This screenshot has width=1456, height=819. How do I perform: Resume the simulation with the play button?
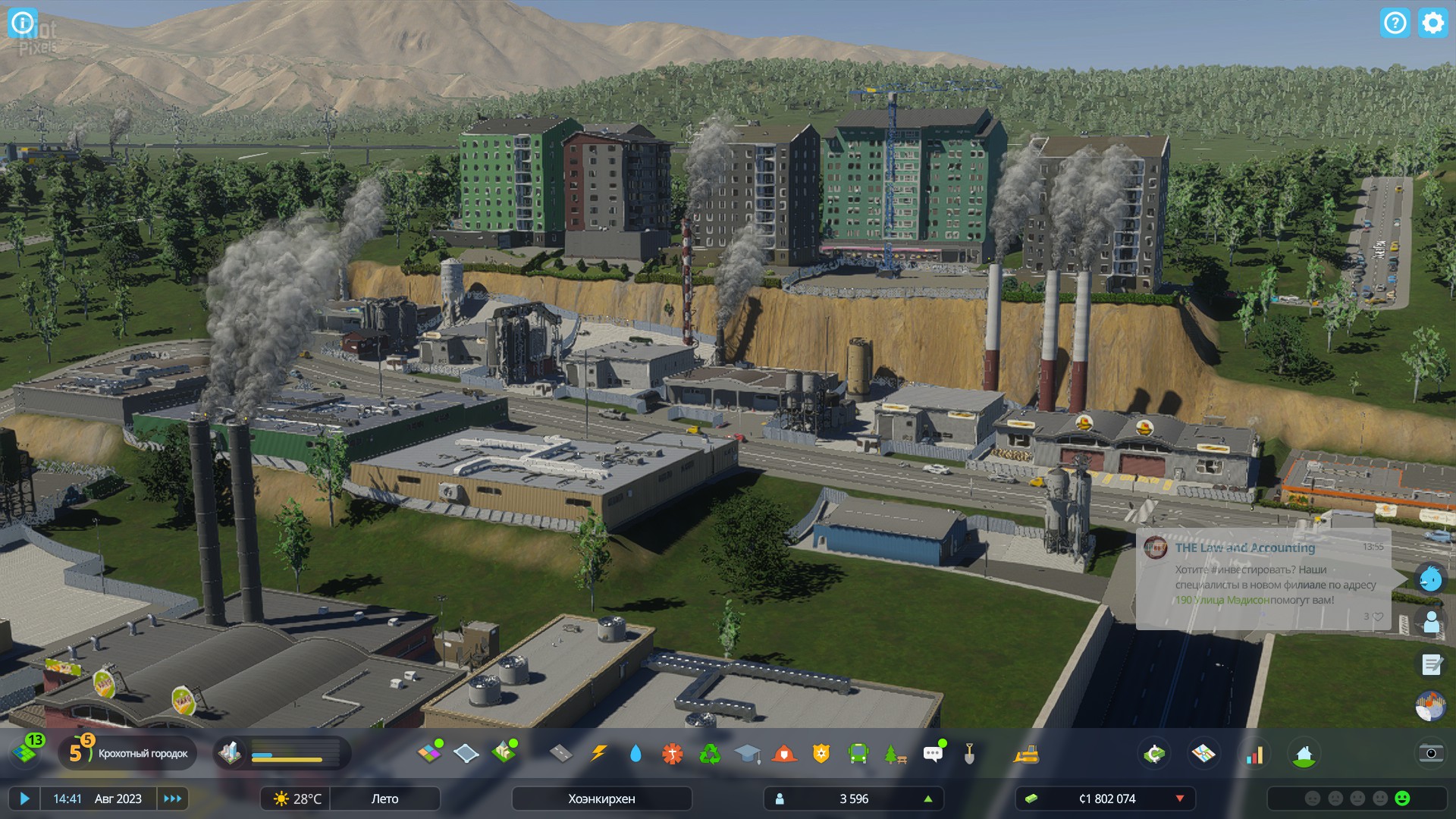point(24,799)
